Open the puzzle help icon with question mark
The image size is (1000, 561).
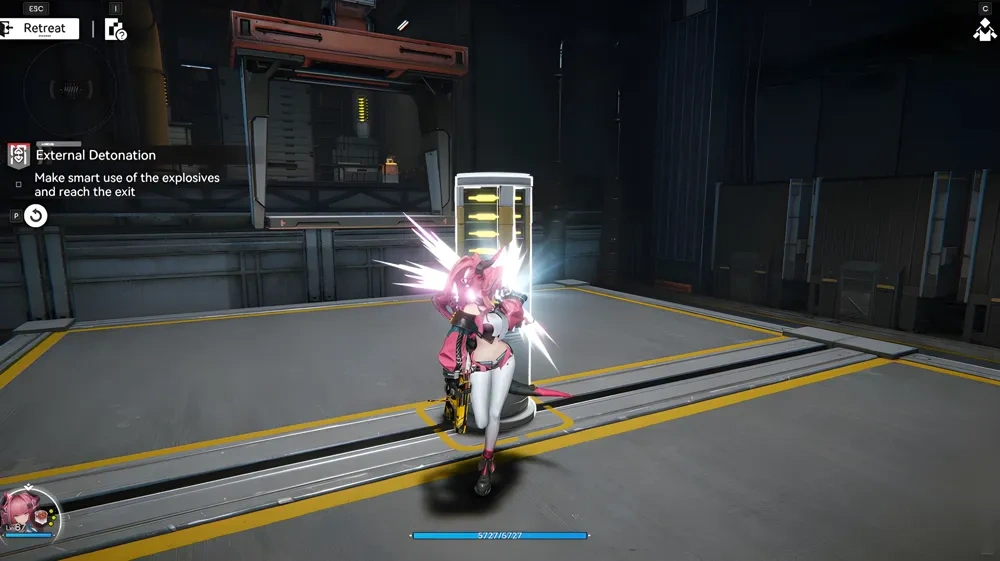click(x=116, y=30)
